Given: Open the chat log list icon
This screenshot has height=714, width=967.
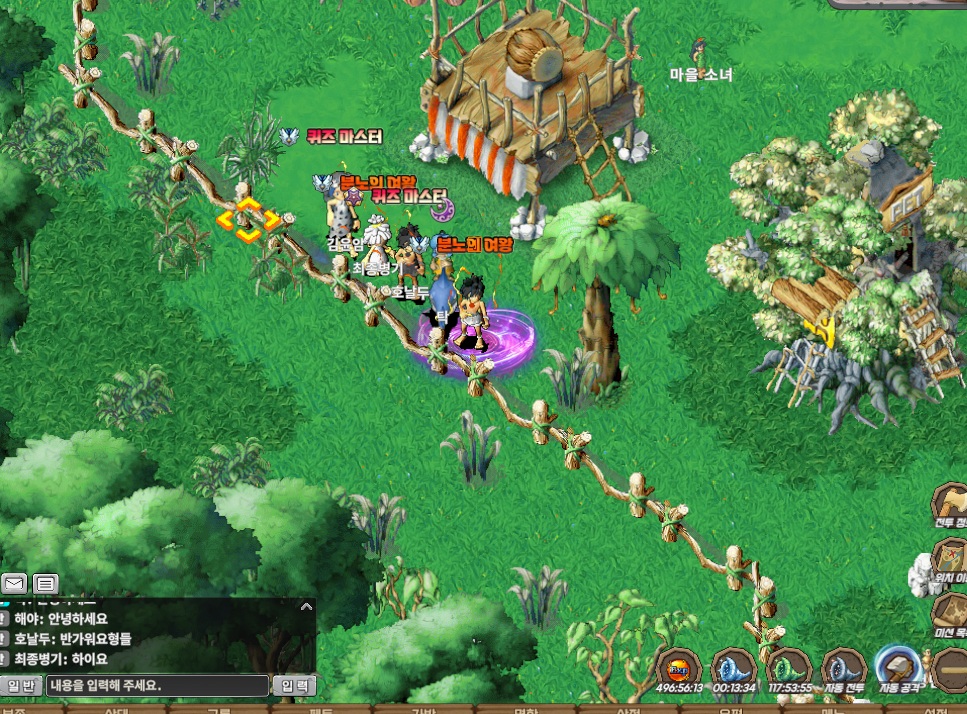Looking at the screenshot, I should (x=45, y=583).
